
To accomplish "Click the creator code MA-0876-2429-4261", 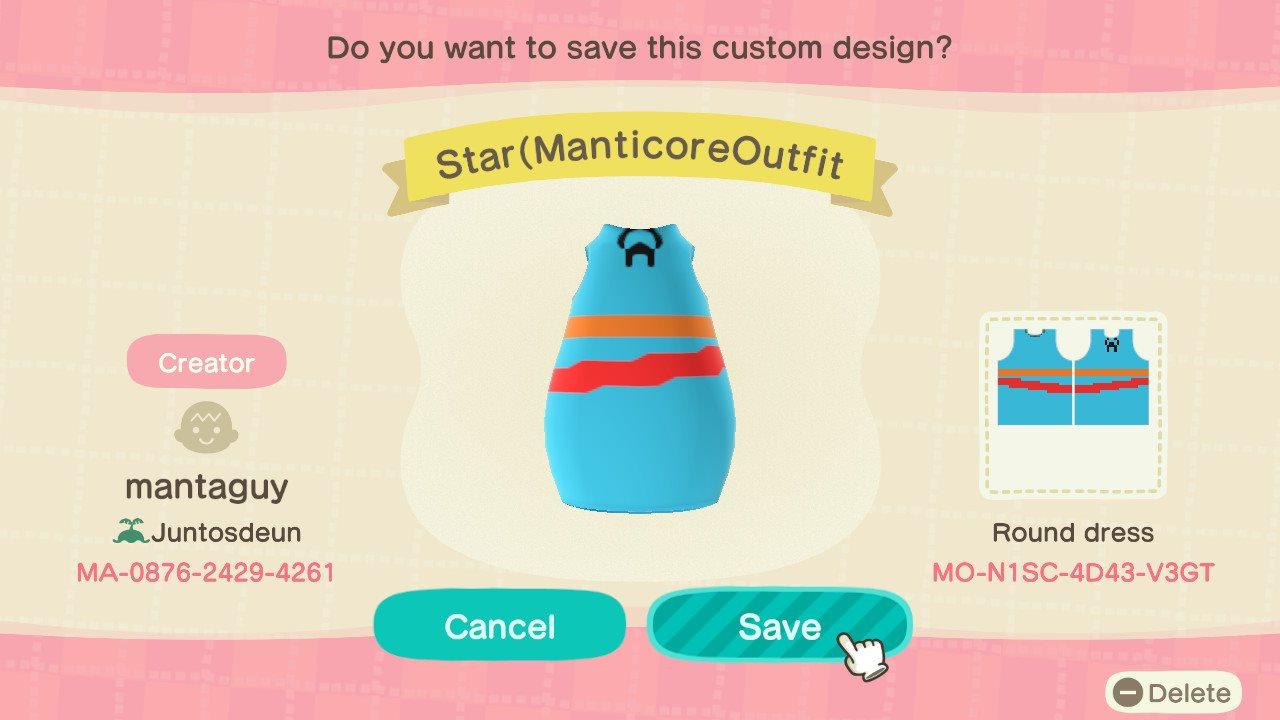I will point(205,573).
